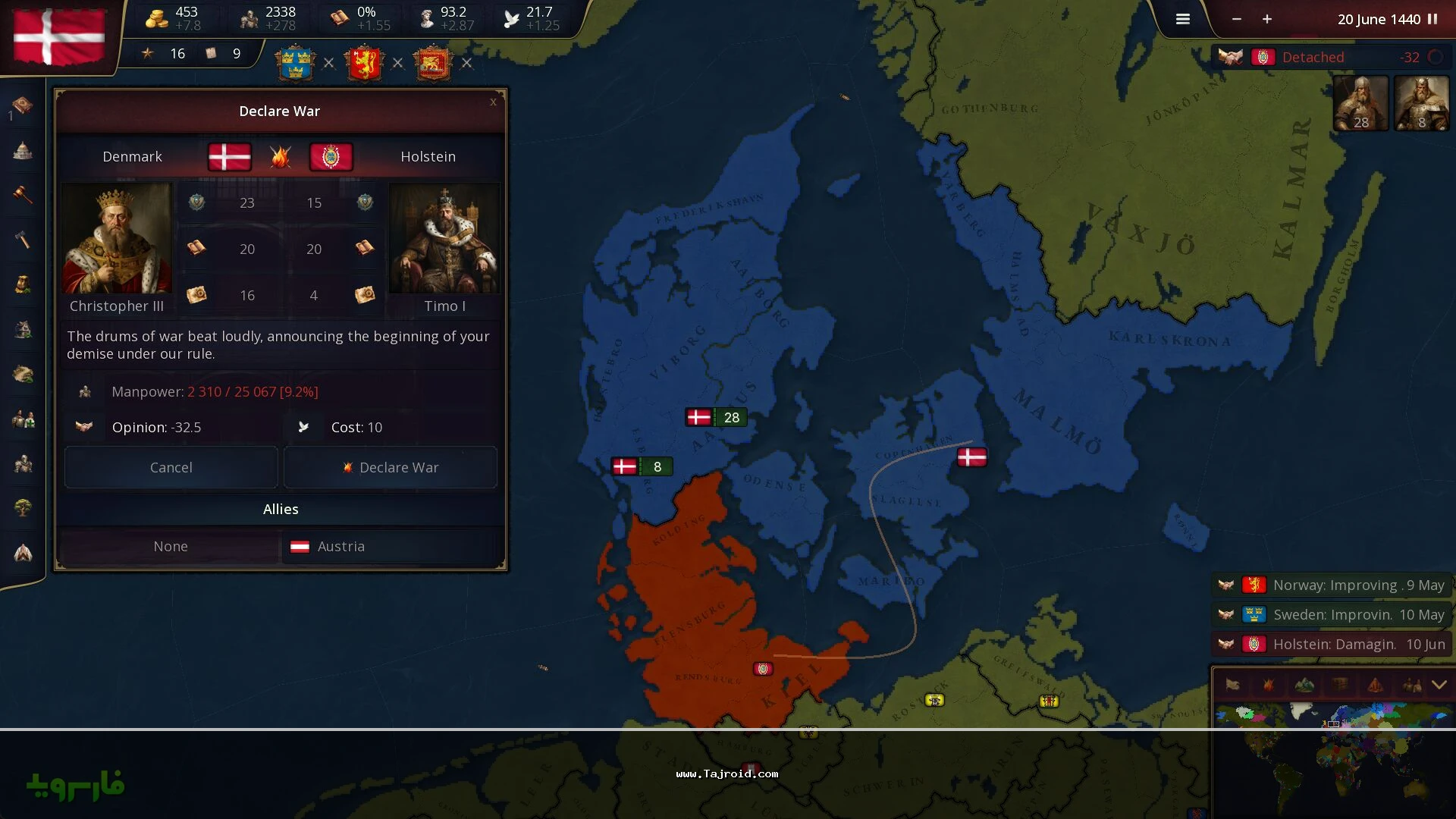Expand the minimap mode chevron
The width and height of the screenshot is (1456, 819).
pos(1439,685)
